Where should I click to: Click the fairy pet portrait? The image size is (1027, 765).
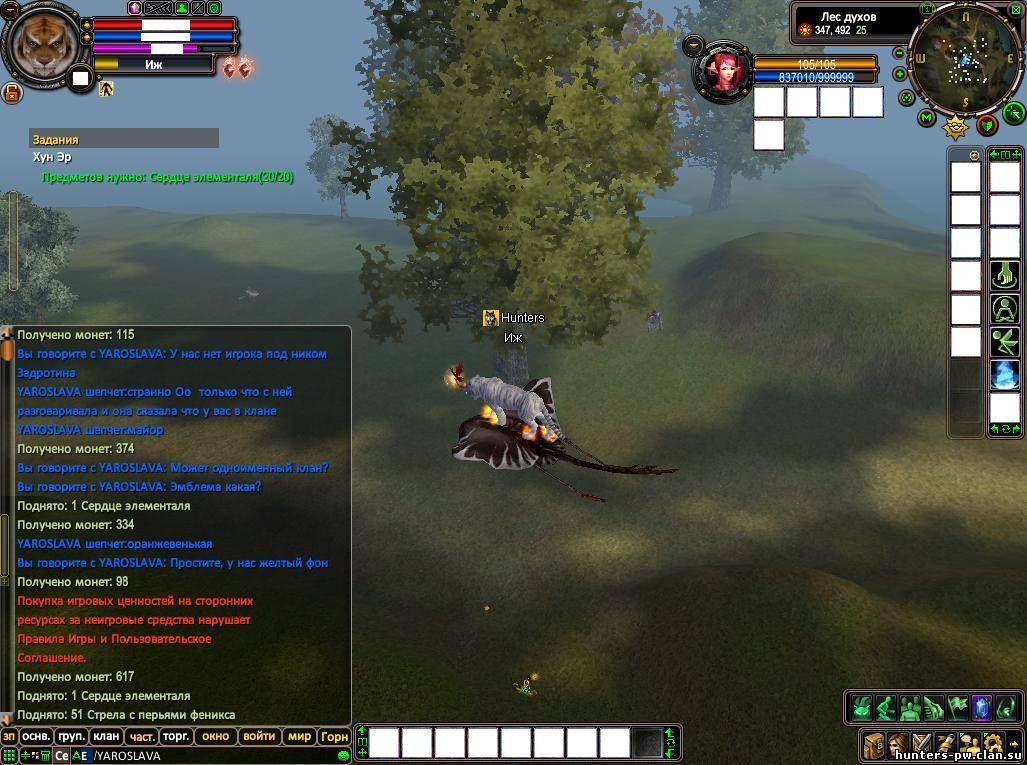pyautogui.click(x=722, y=71)
